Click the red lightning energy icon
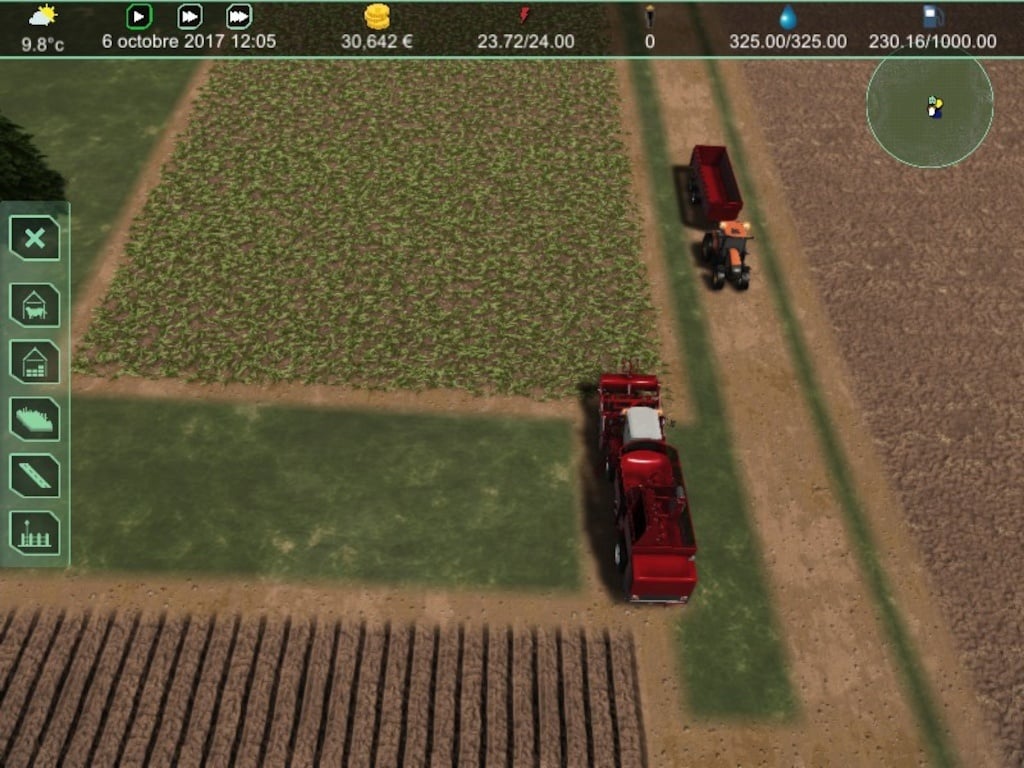Image resolution: width=1024 pixels, height=768 pixels. coord(525,16)
